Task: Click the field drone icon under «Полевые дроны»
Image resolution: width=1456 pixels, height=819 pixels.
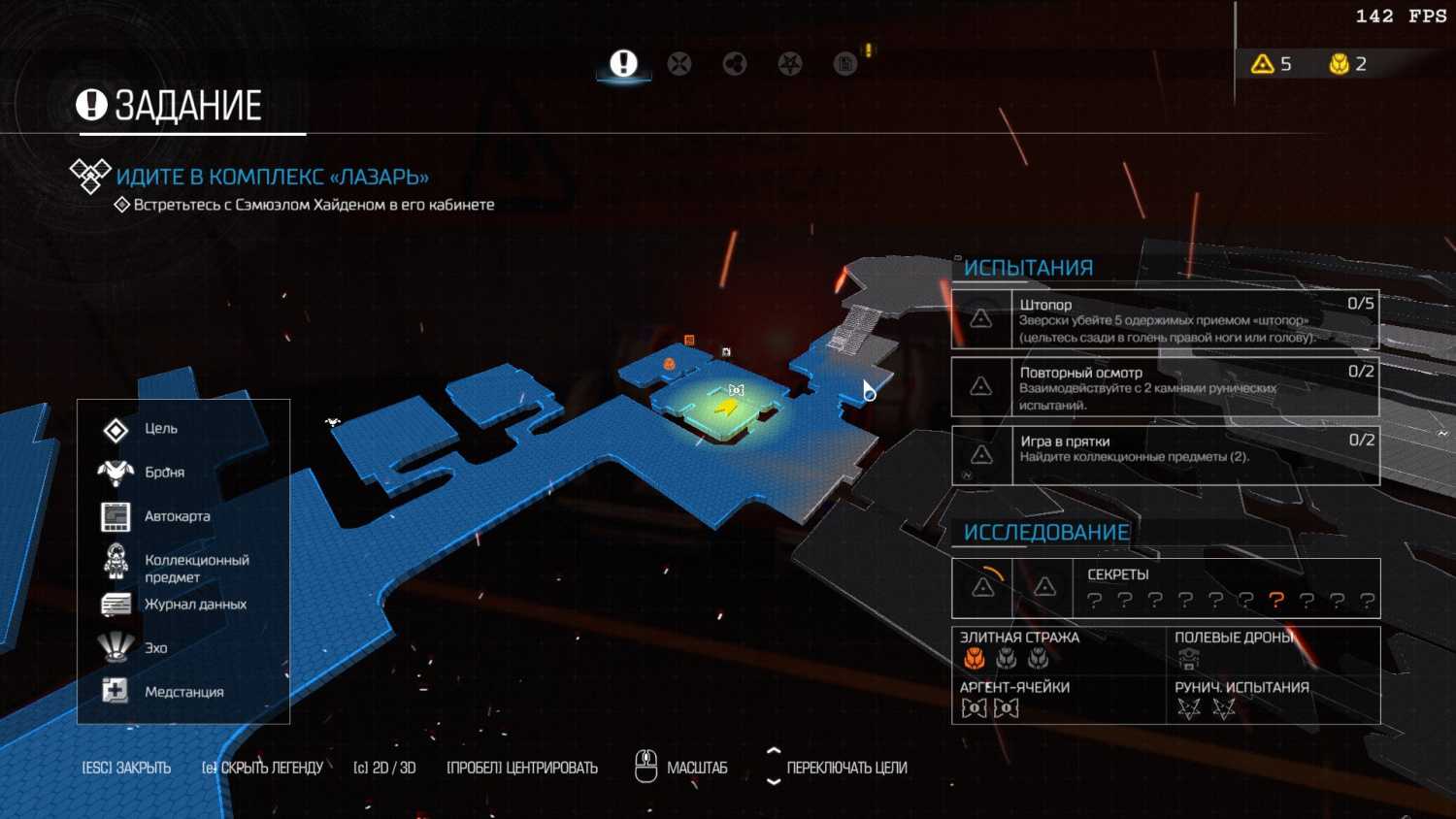Action: point(1188,660)
